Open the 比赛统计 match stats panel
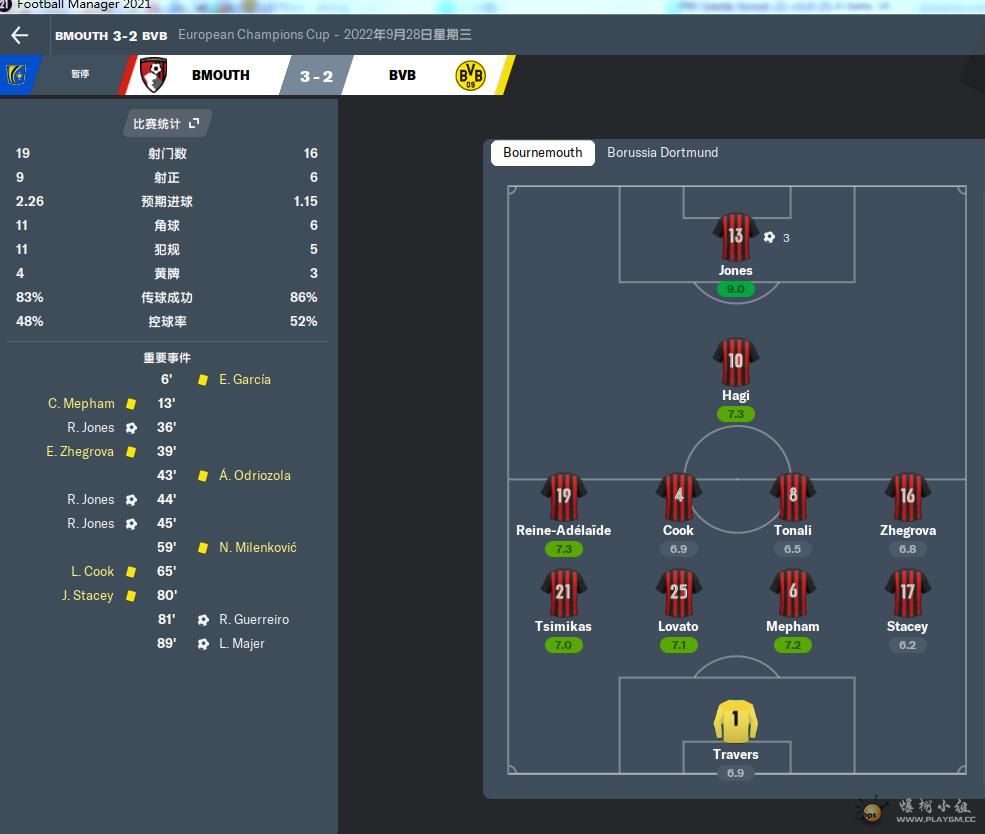Image resolution: width=985 pixels, height=834 pixels. point(166,124)
